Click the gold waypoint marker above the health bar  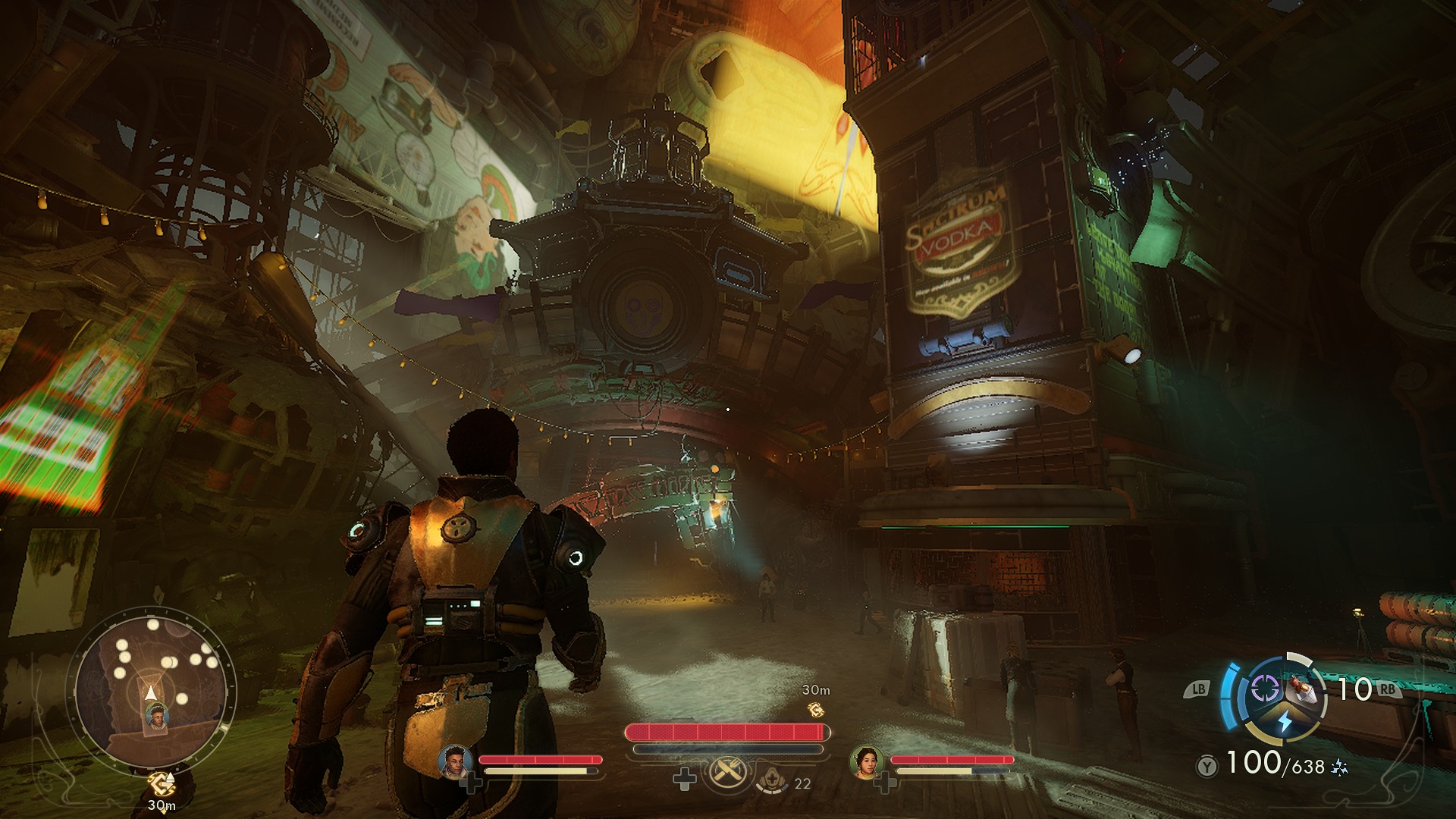pyautogui.click(x=816, y=710)
